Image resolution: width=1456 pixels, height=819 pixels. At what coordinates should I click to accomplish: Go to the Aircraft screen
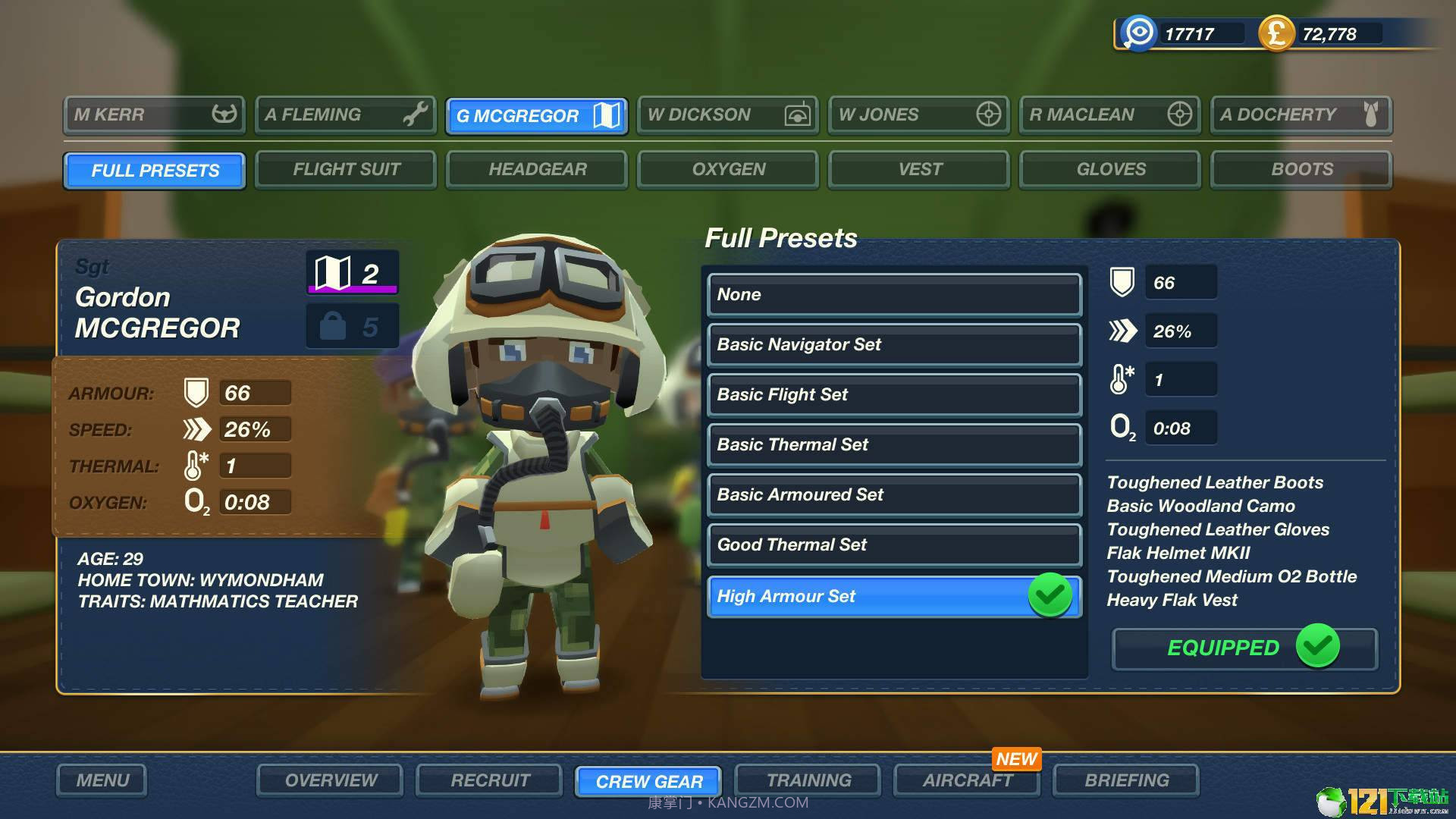click(x=967, y=780)
